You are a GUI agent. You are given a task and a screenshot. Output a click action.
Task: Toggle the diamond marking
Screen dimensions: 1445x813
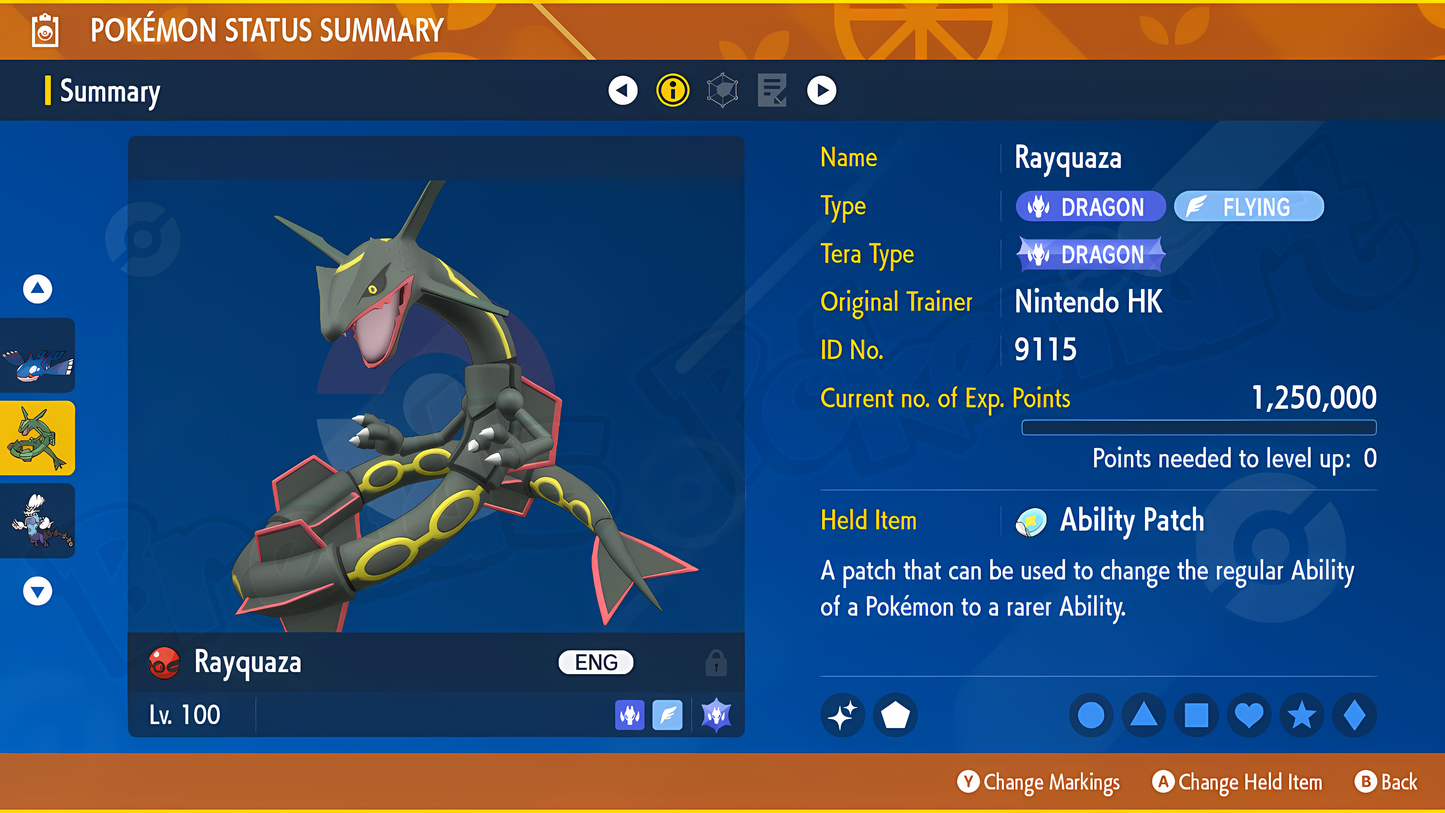pos(1354,715)
